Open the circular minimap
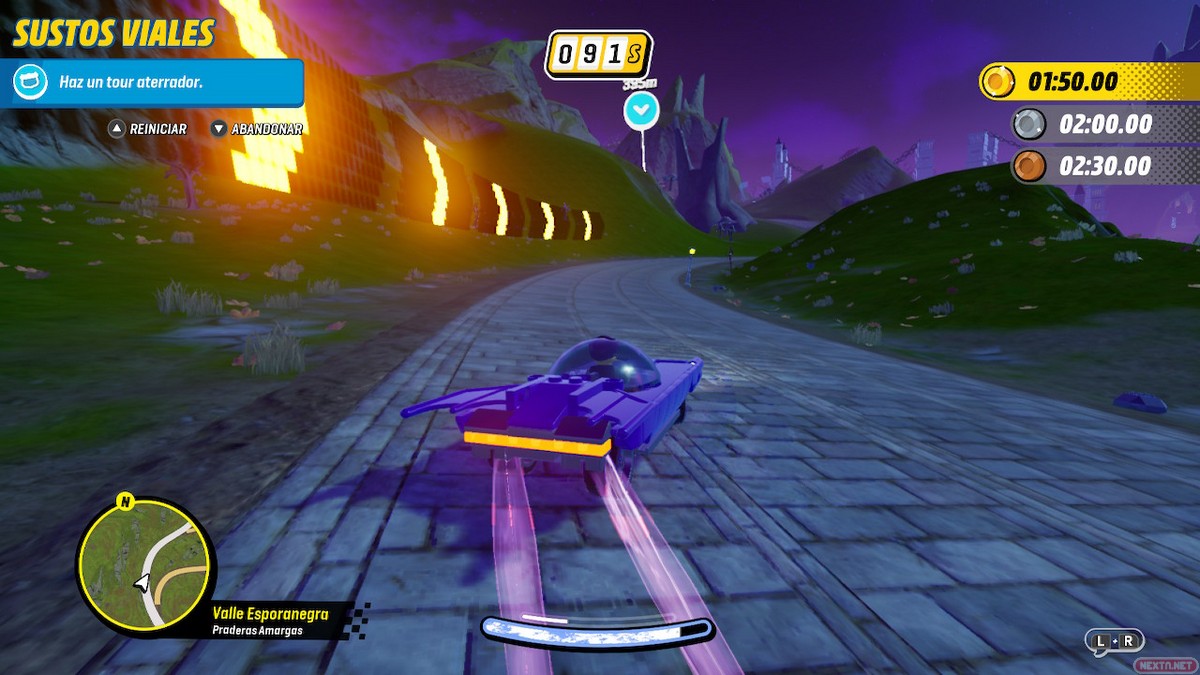Image resolution: width=1200 pixels, height=675 pixels. pyautogui.click(x=145, y=564)
